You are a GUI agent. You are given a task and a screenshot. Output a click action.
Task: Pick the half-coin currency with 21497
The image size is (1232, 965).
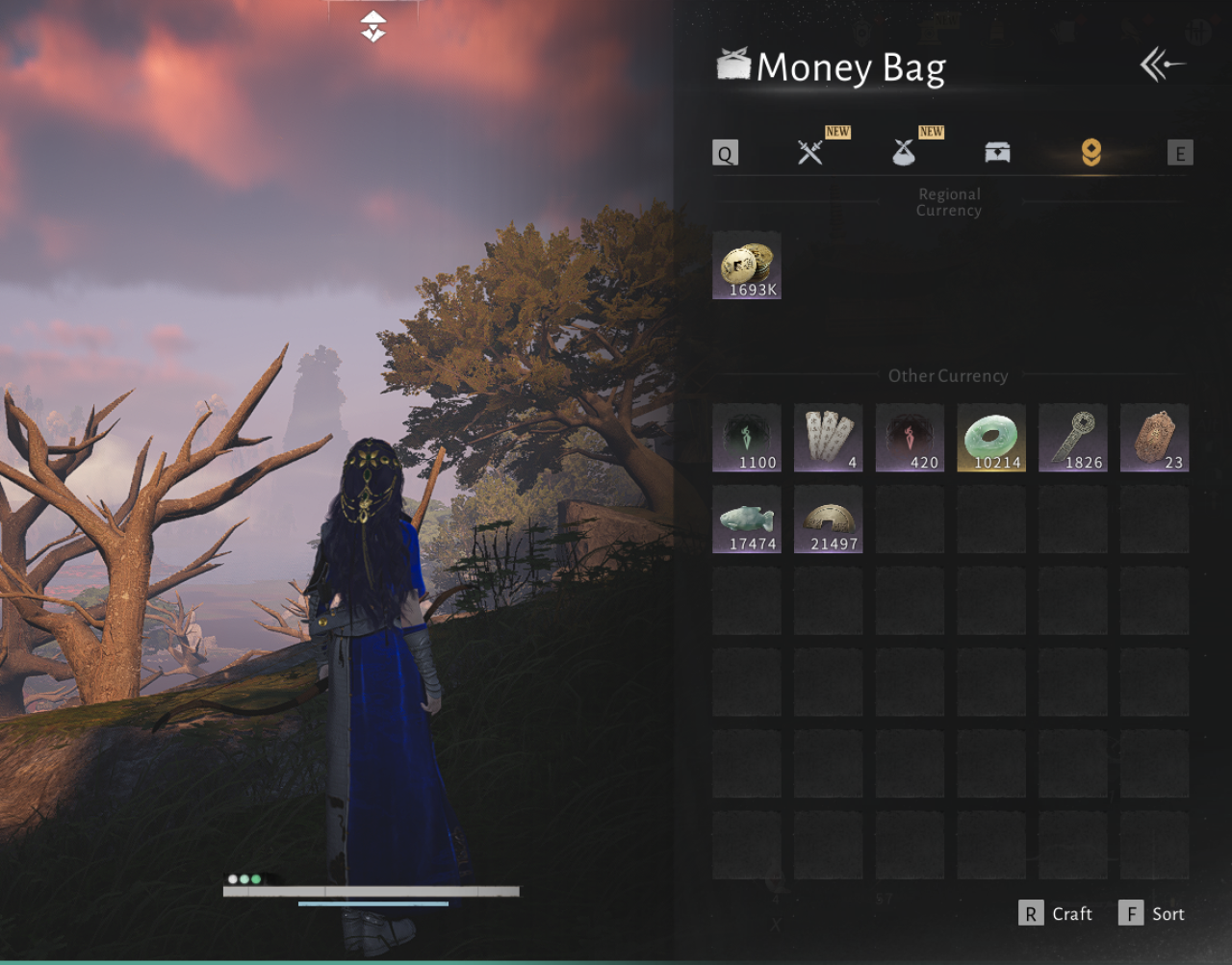829,520
